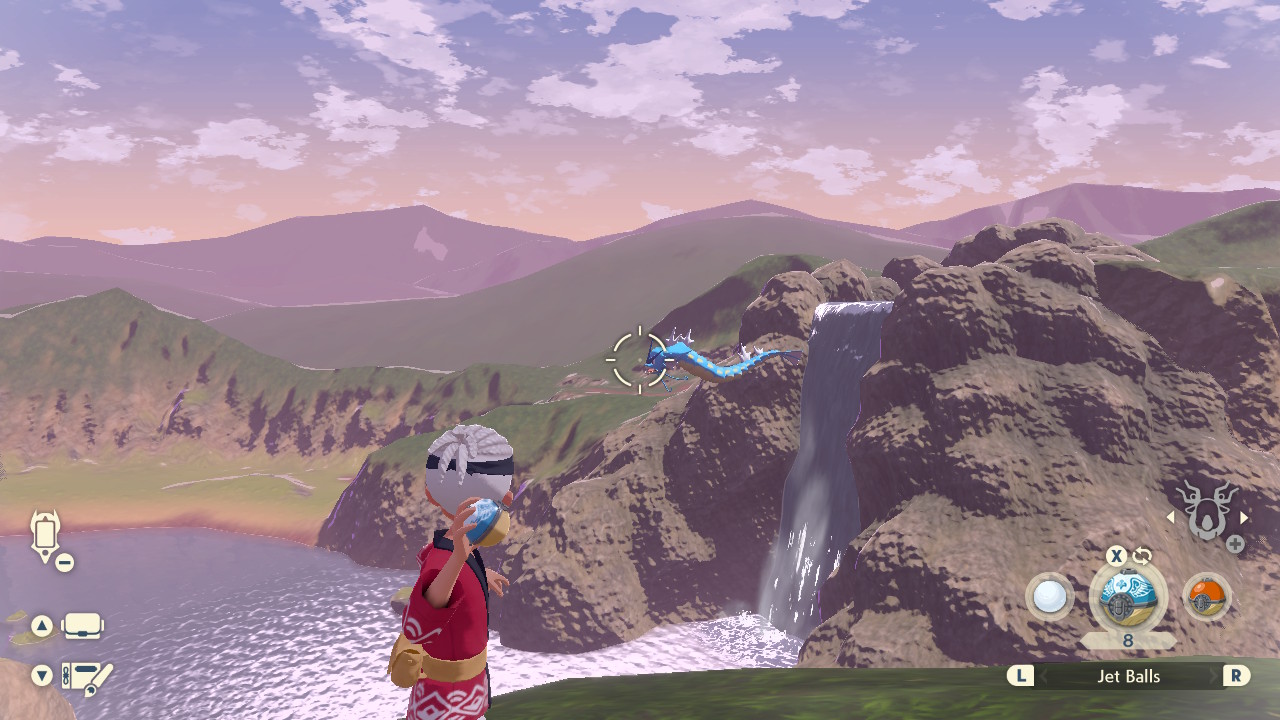
Task: Click the Wyrdeer ride Pokémon icon
Action: (1207, 512)
